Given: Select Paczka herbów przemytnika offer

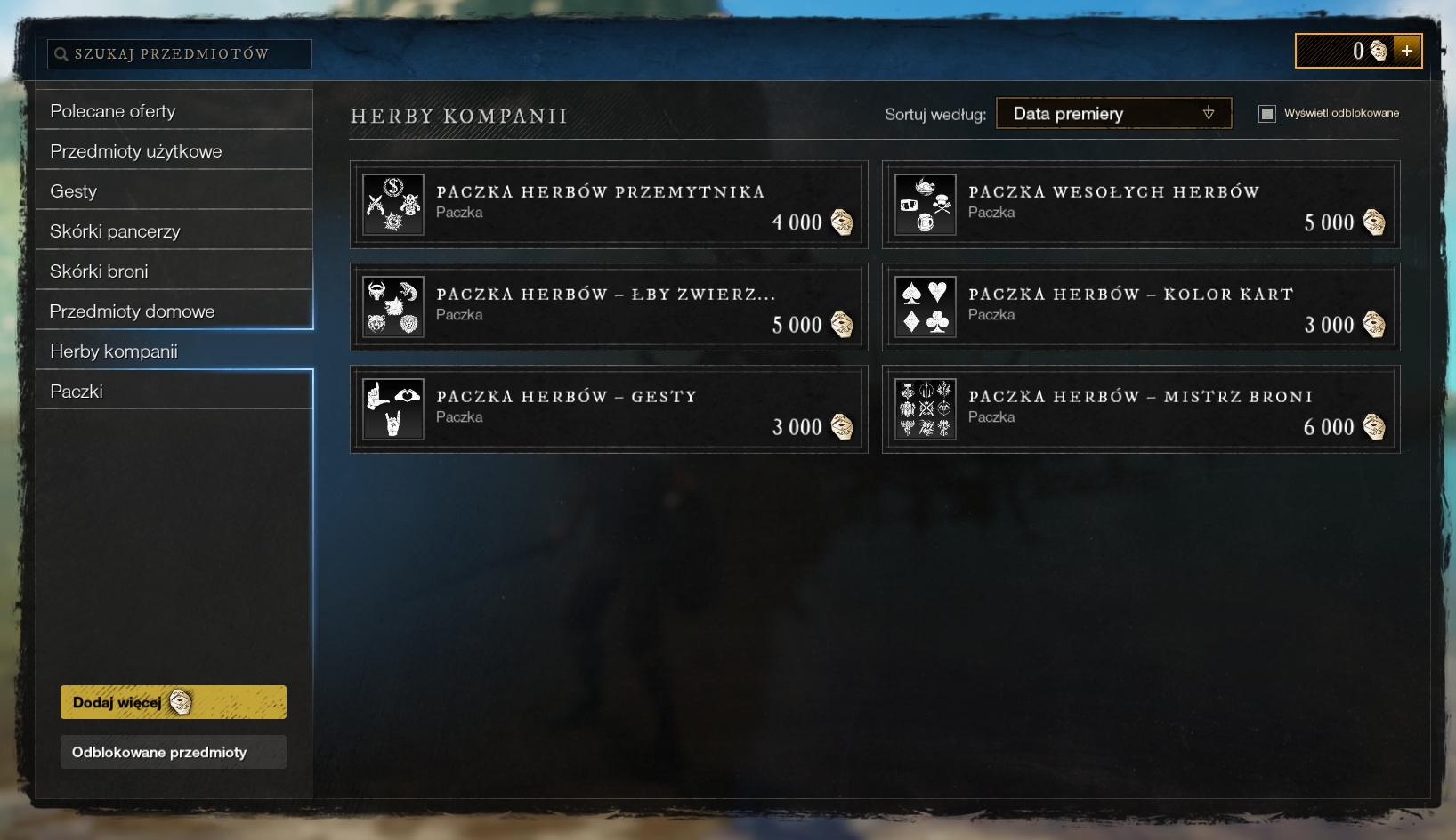Looking at the screenshot, I should click(609, 205).
